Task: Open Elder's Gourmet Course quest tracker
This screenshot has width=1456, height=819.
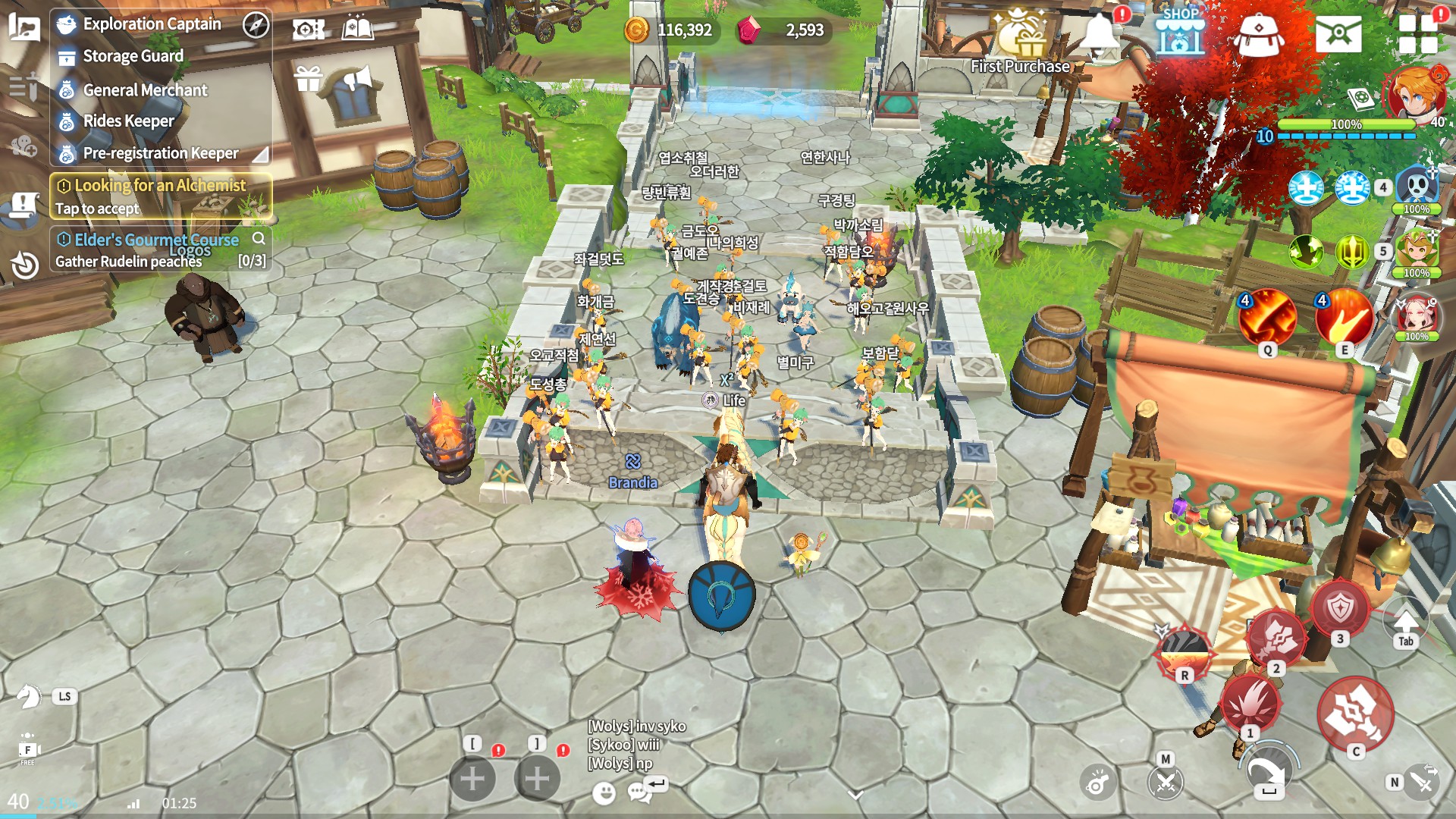Action: [x=156, y=249]
